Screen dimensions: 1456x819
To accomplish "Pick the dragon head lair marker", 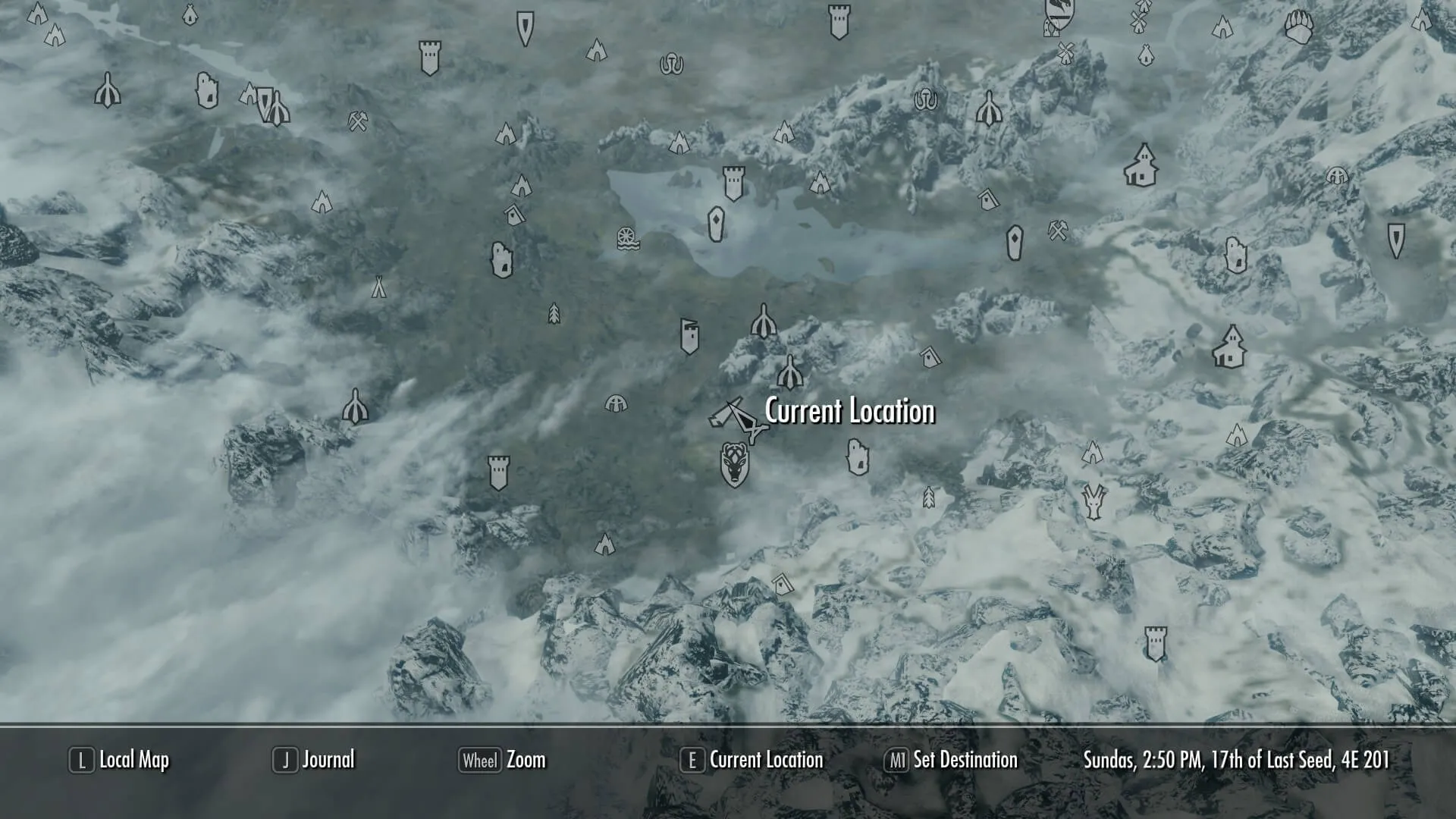I will [1094, 502].
